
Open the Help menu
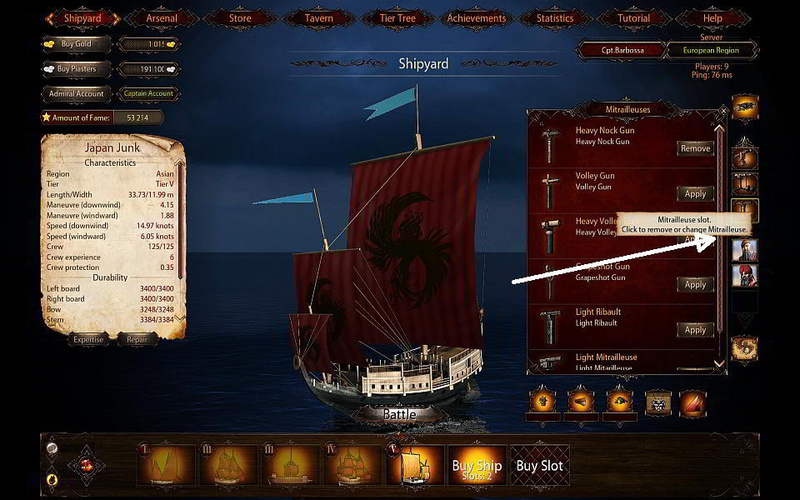711,17
